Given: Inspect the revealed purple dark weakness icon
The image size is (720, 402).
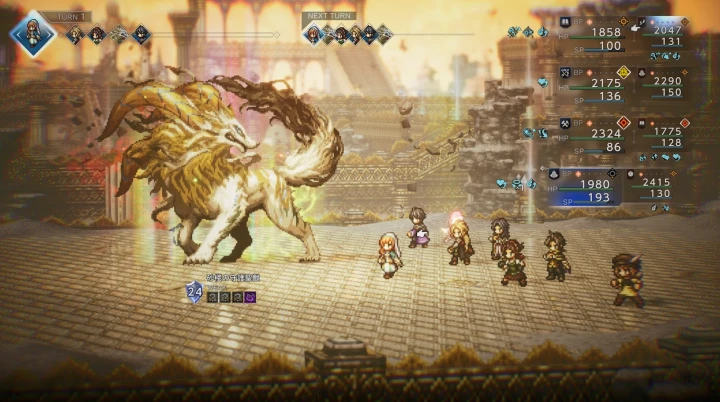Looking at the screenshot, I should tap(250, 297).
